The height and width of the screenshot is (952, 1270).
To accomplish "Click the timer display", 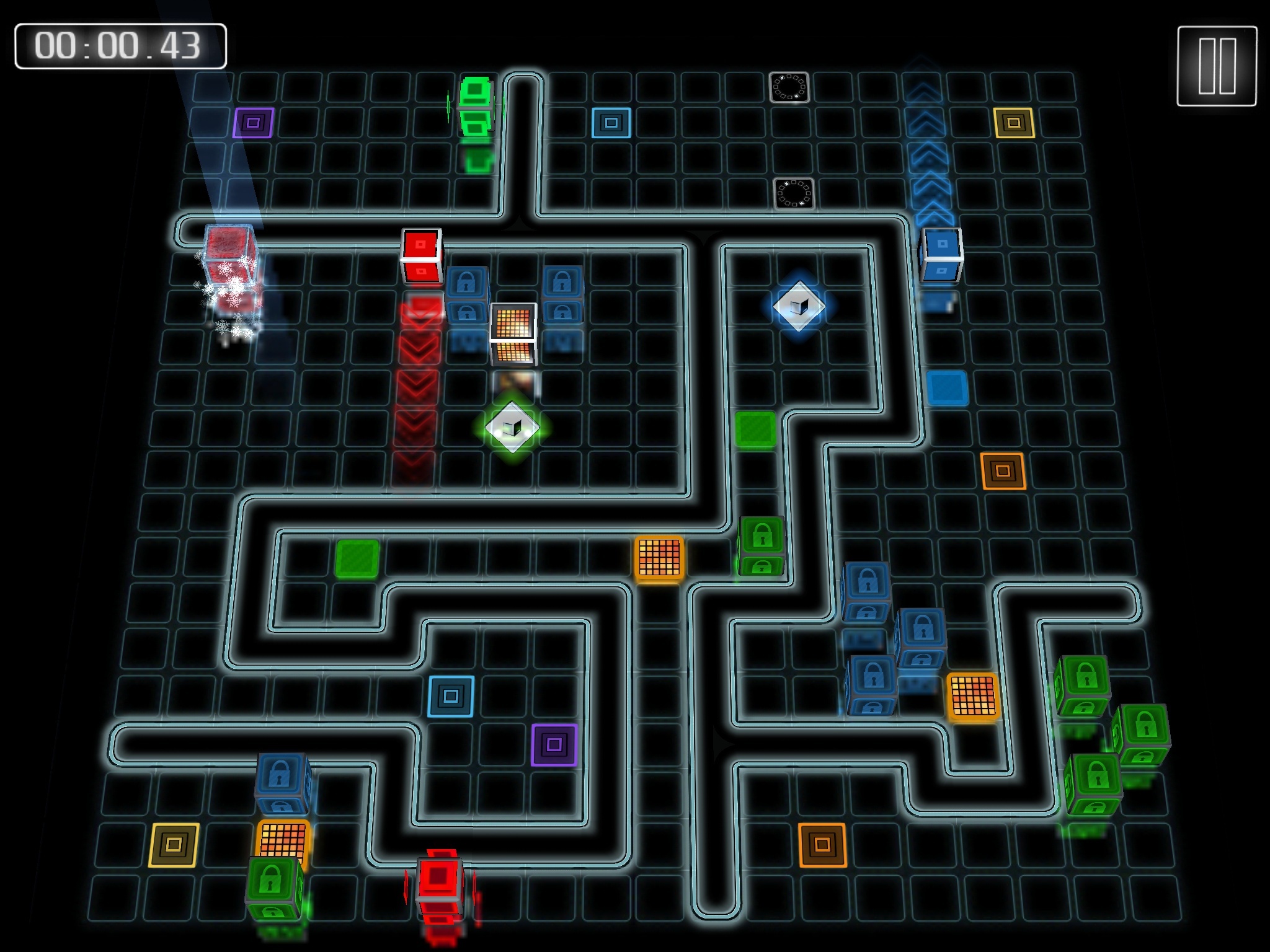I will (120, 45).
